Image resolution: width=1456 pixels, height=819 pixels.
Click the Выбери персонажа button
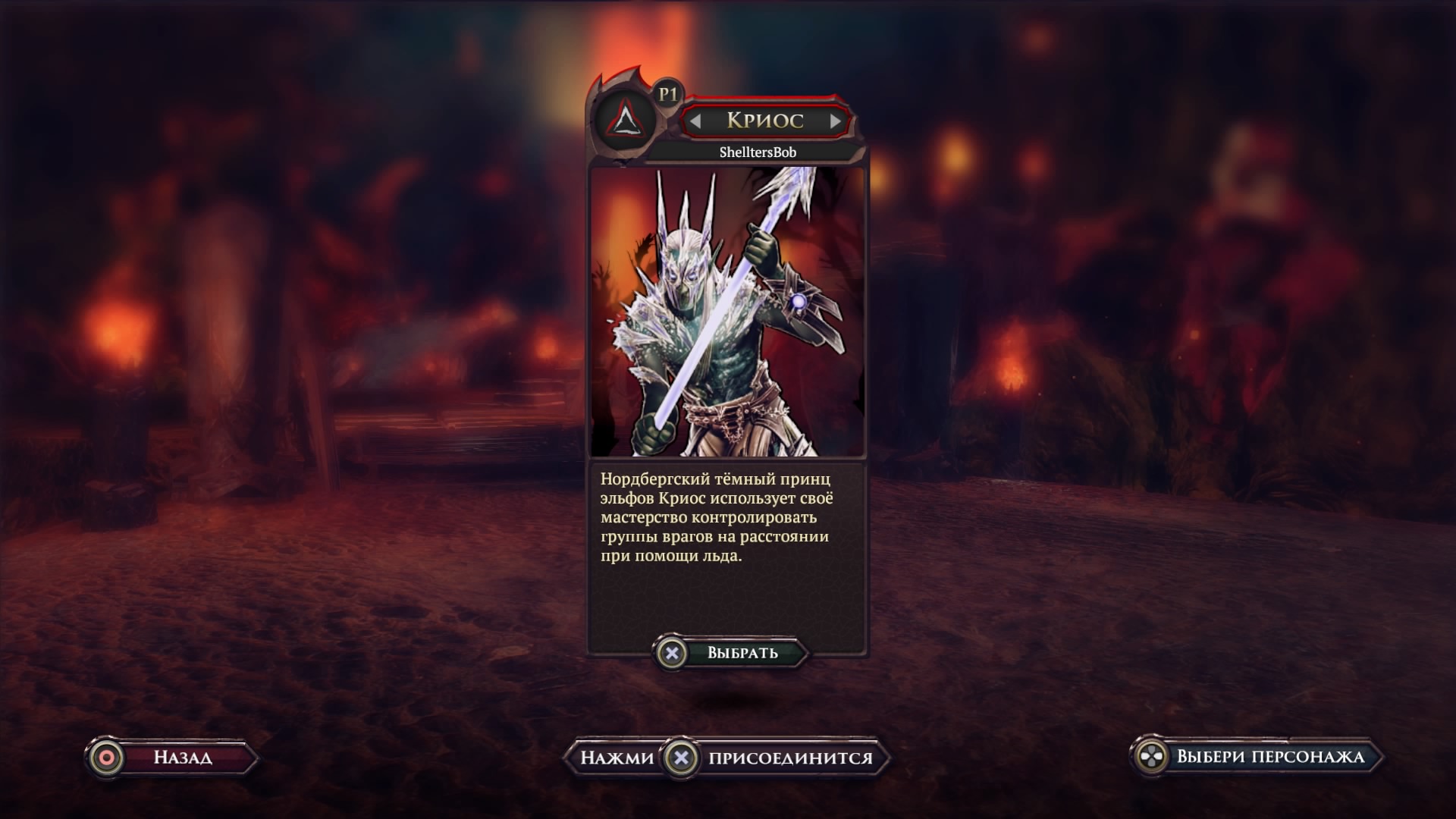point(1256,757)
